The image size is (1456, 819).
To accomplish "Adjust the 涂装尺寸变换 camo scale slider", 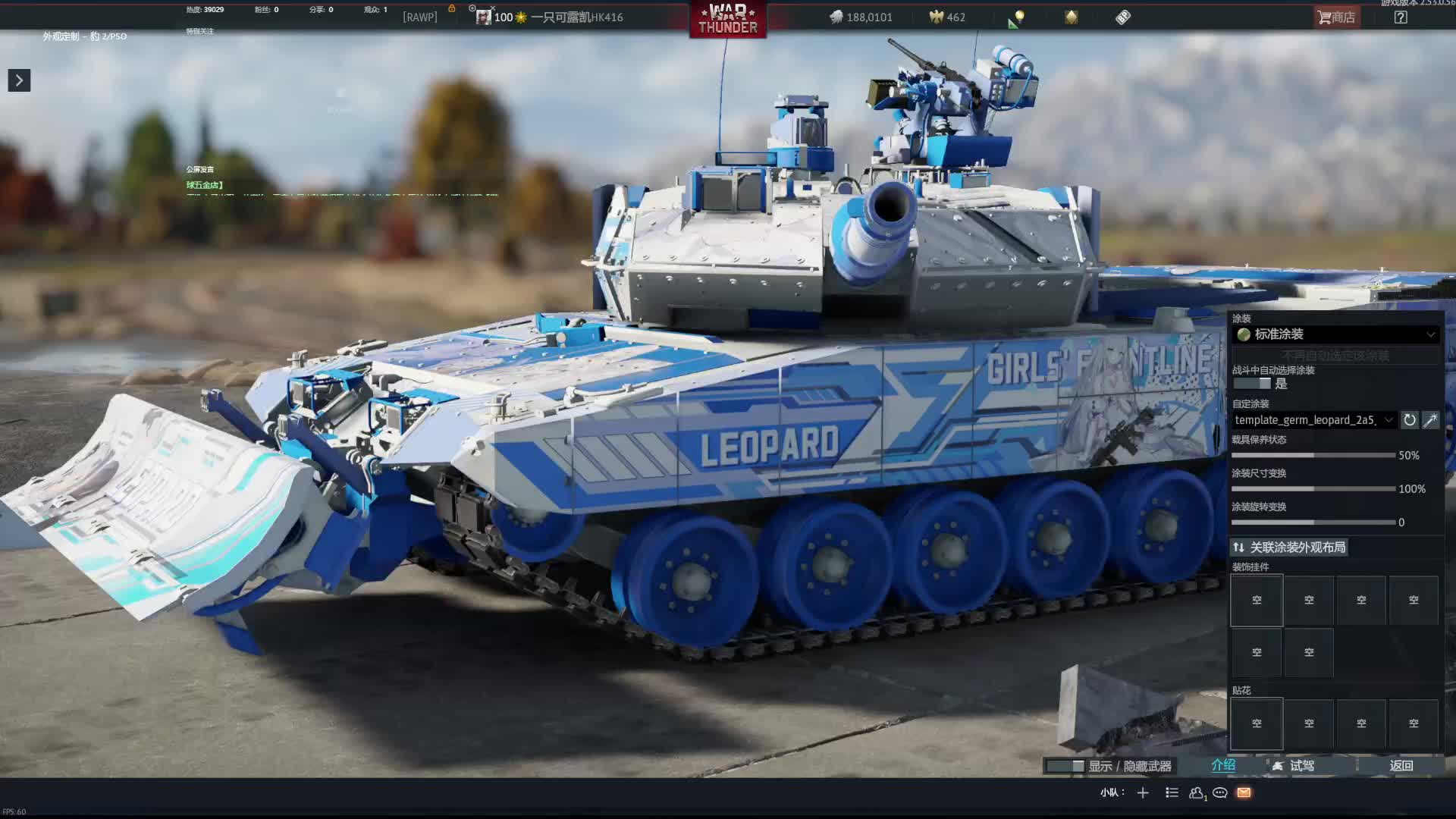I will tap(1313, 489).
